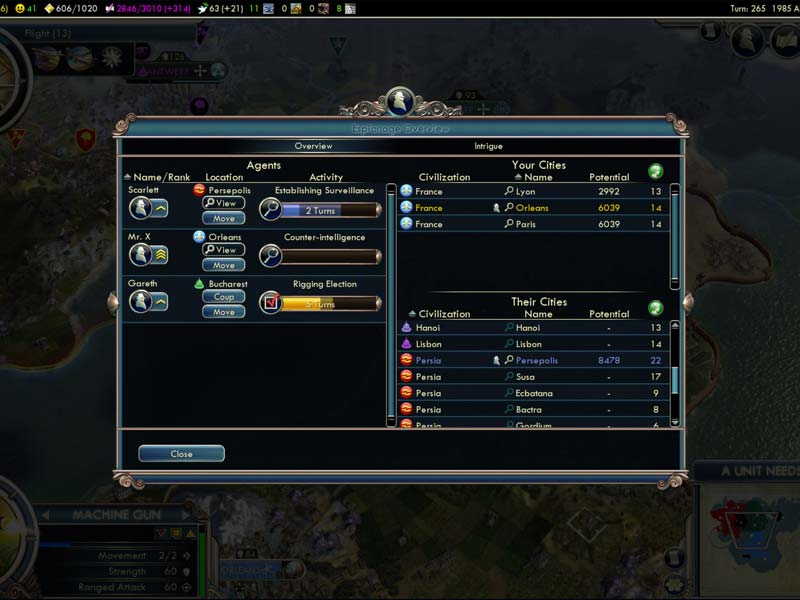Screen dimensions: 800x600
Task: Select the Overview tab
Action: click(313, 146)
